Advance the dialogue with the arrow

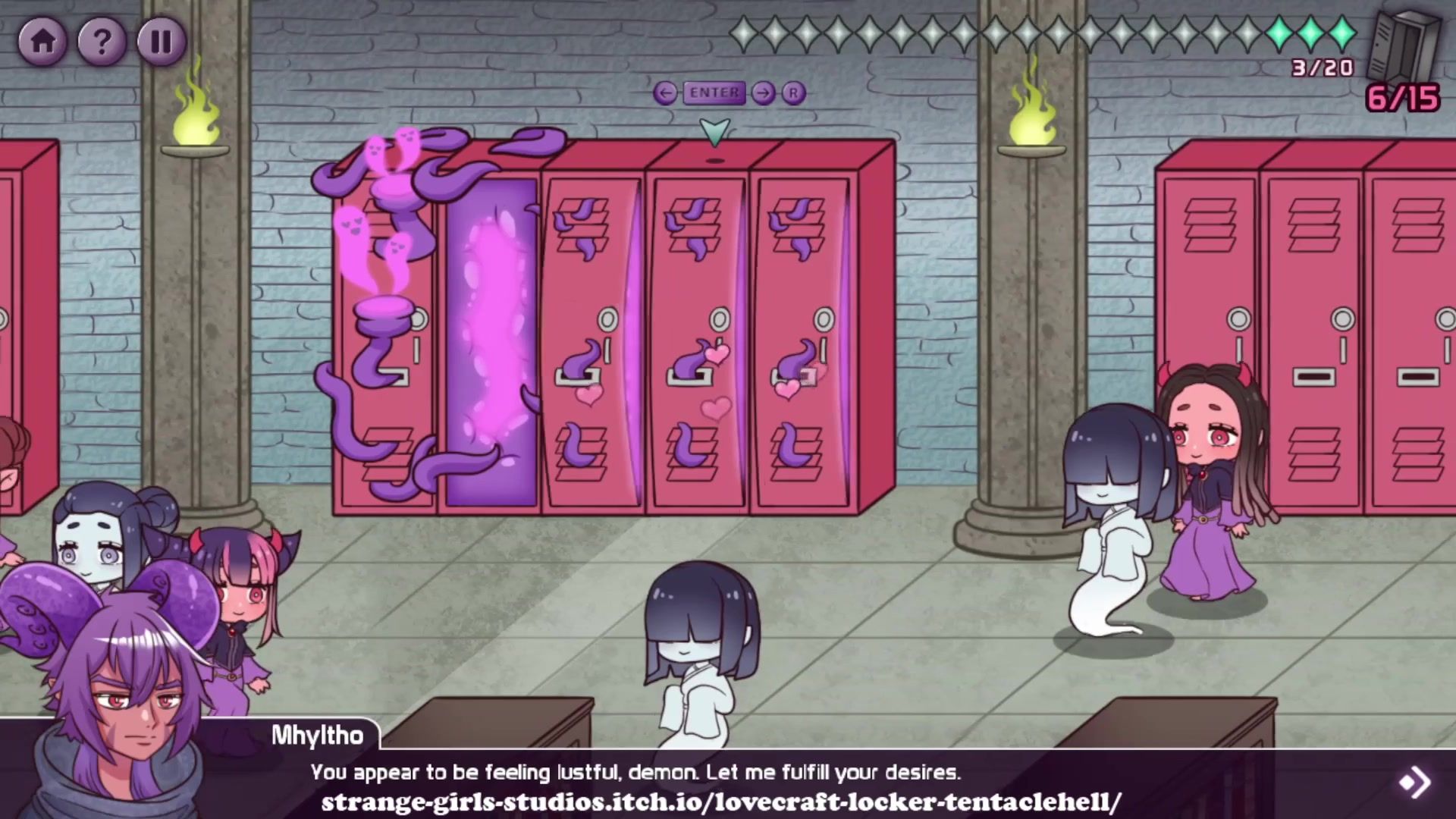click(1414, 782)
